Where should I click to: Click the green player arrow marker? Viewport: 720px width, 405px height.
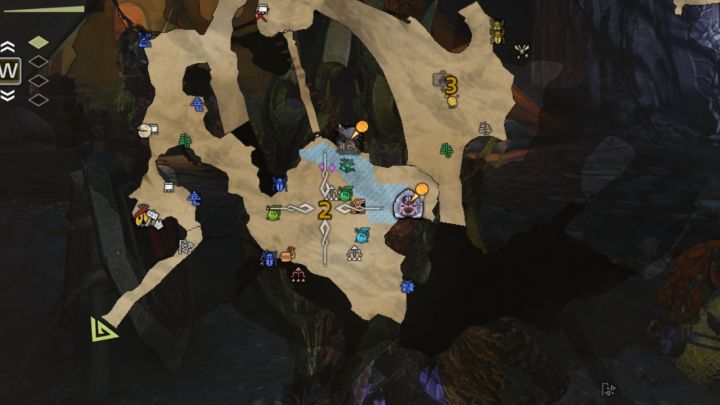(102, 328)
